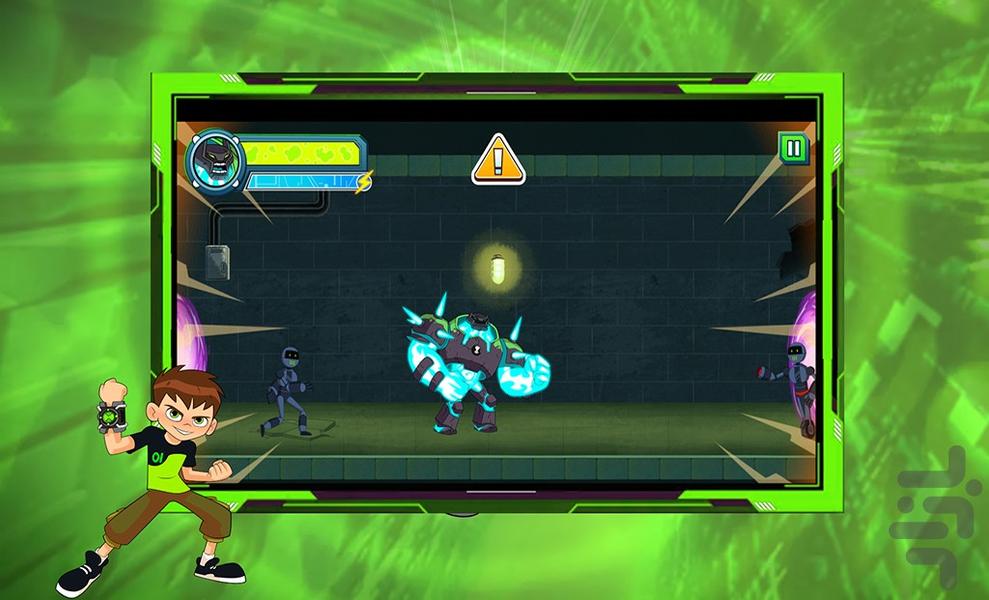
Task: Pause the game with the green pause button
Action: 793,150
